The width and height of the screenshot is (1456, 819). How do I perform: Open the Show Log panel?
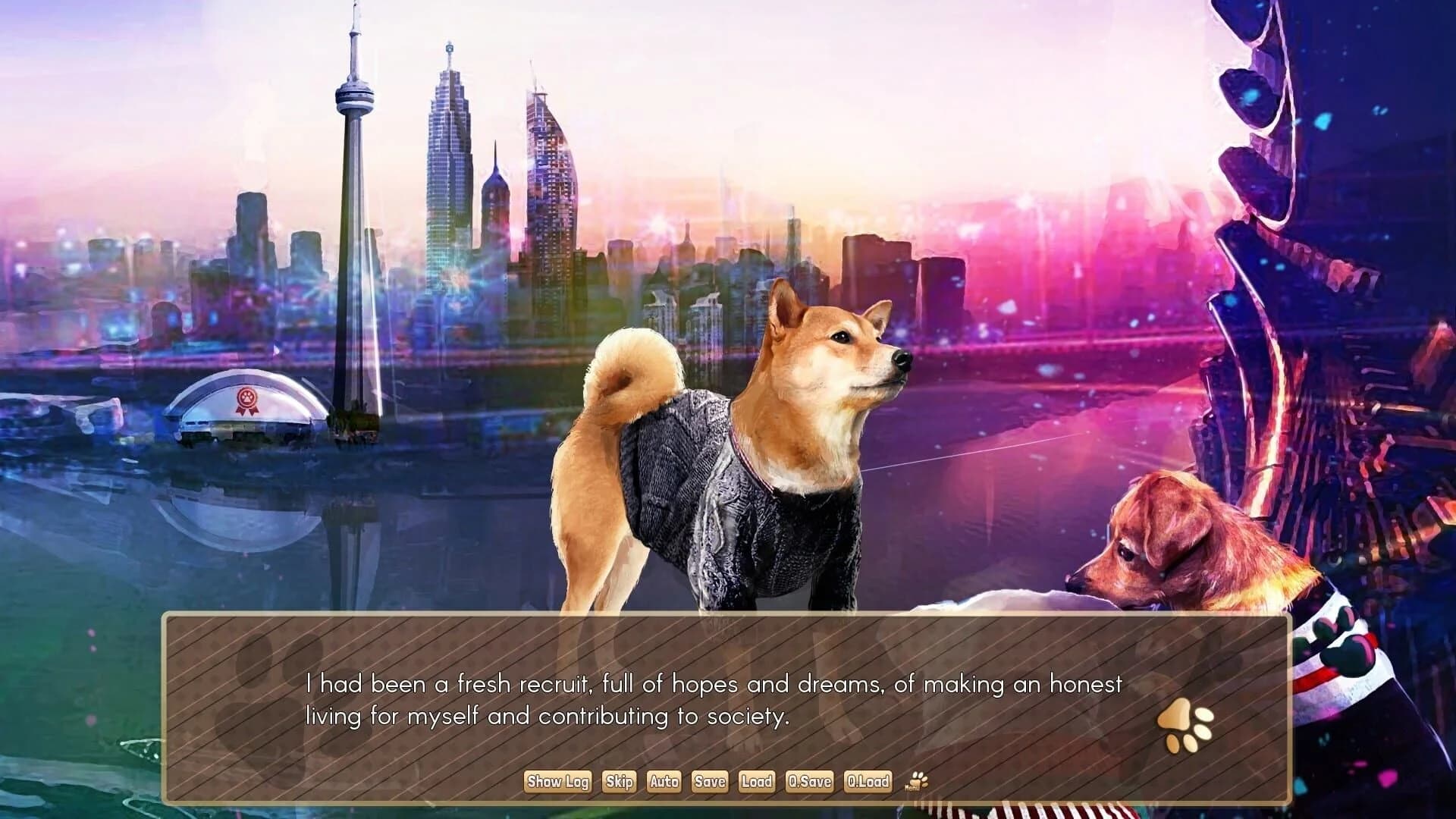click(x=559, y=781)
